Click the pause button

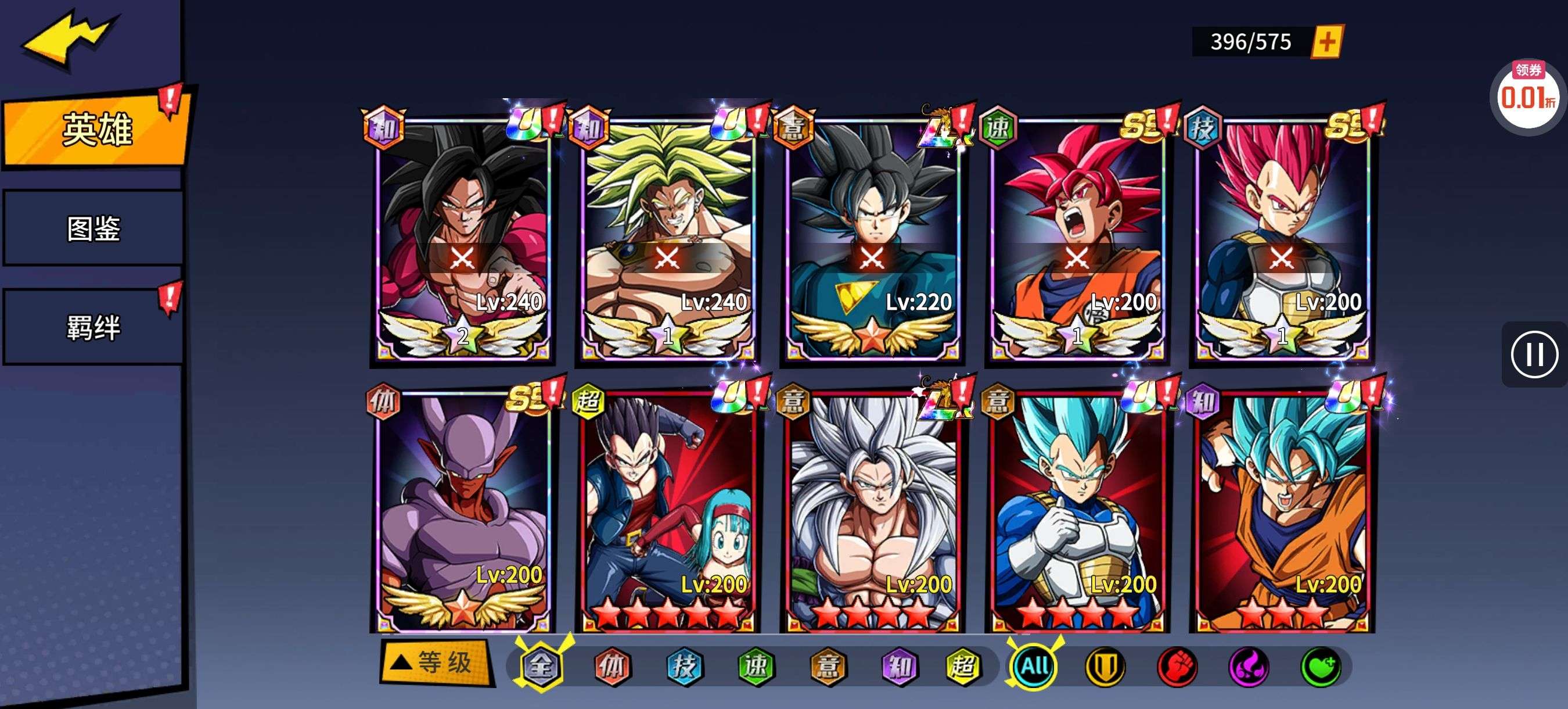(1534, 354)
